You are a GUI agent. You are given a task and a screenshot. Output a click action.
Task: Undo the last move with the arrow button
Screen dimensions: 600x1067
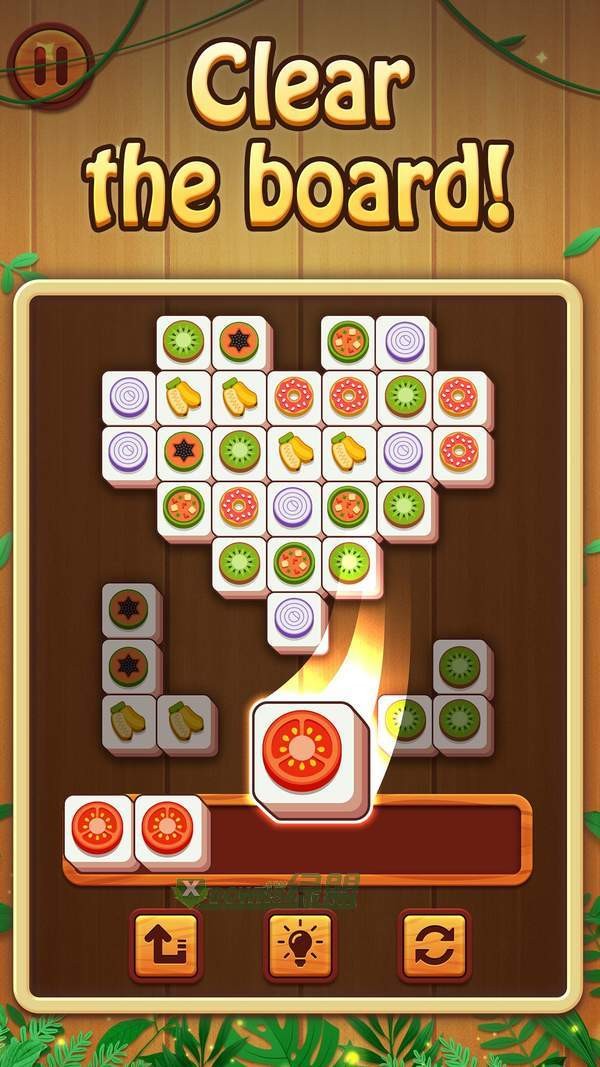tap(166, 943)
